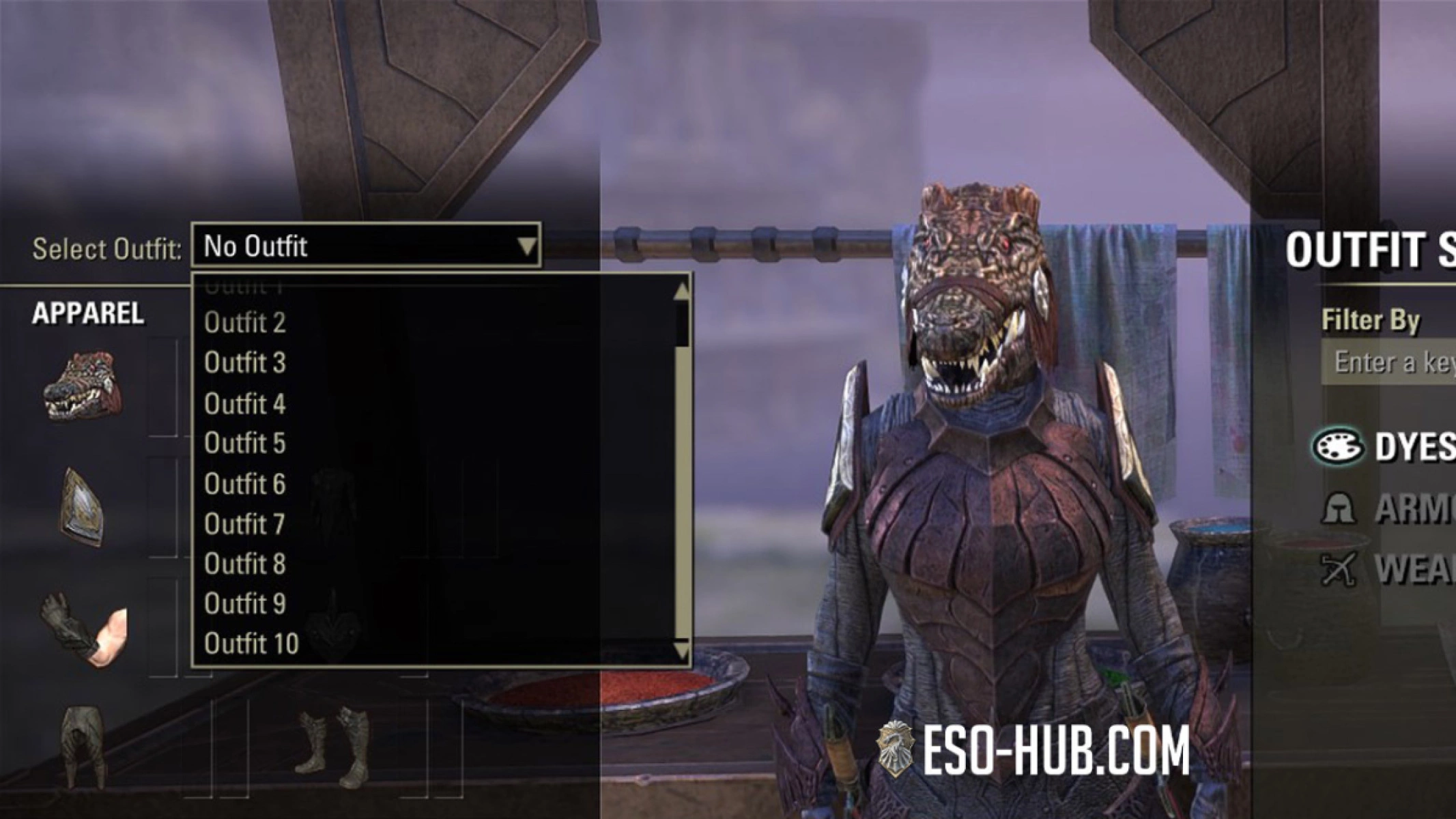The height and width of the screenshot is (819, 1456).
Task: Click the Outfit 7 option
Action: pos(246,524)
